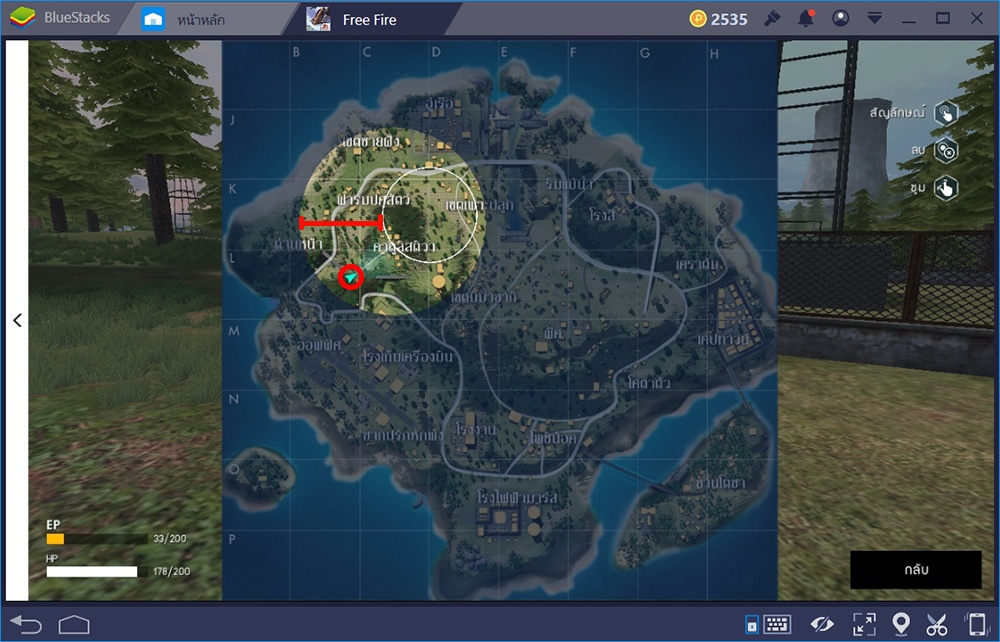
Task: Switch to the Free Fire tab
Action: tap(370, 19)
